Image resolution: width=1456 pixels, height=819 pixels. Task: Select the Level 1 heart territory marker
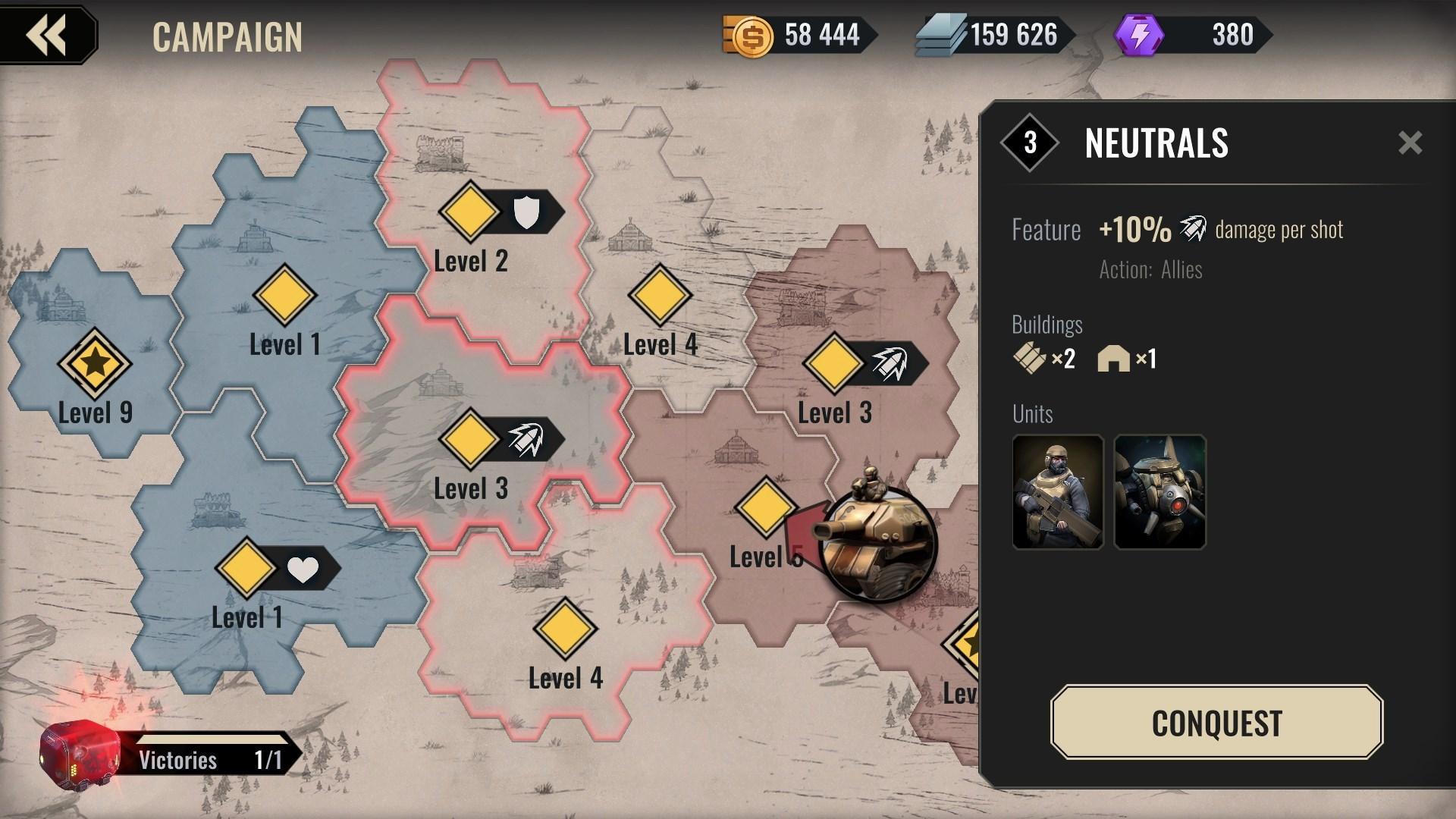(x=246, y=568)
